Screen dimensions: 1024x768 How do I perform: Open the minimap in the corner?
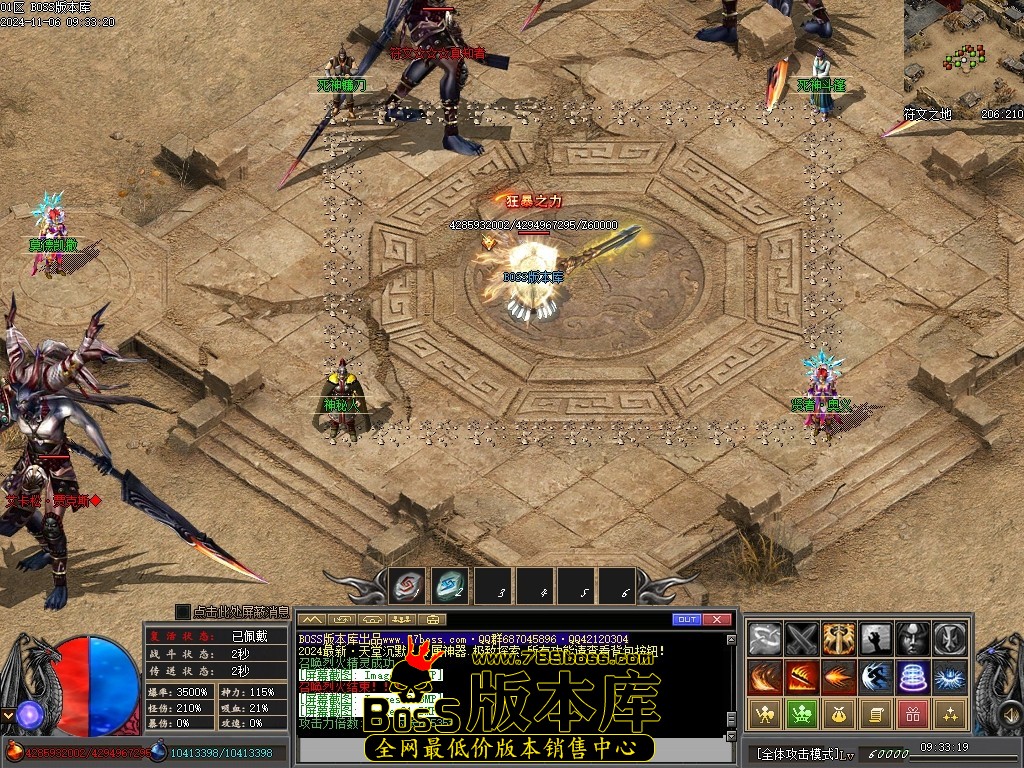point(963,53)
